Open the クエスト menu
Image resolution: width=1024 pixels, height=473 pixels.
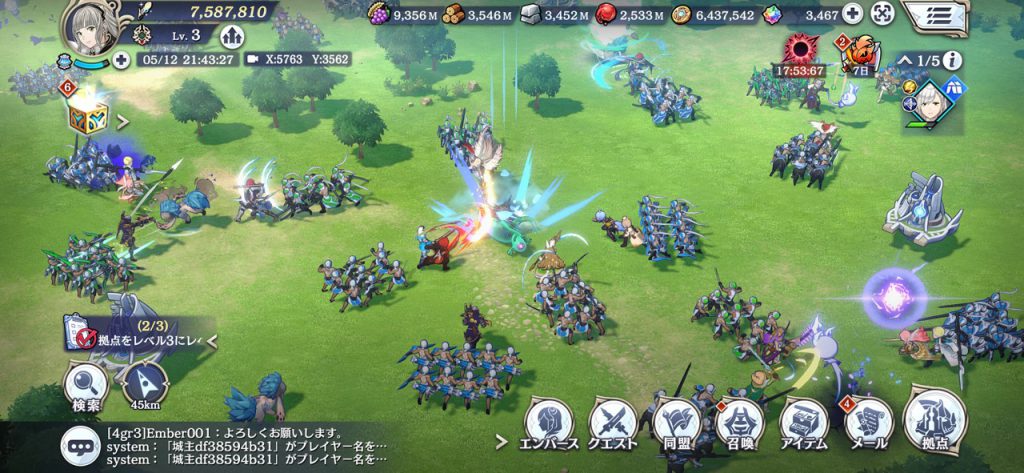coord(612,425)
